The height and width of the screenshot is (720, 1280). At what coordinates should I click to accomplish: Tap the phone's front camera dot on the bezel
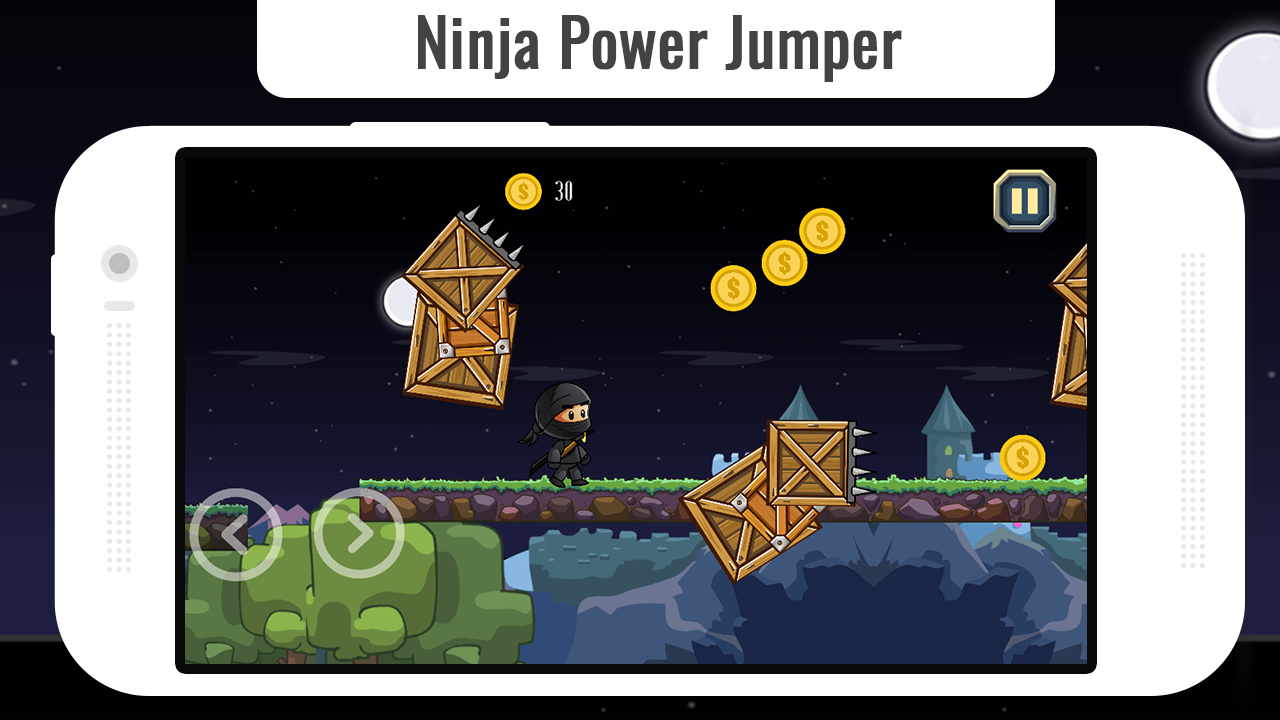pos(119,263)
